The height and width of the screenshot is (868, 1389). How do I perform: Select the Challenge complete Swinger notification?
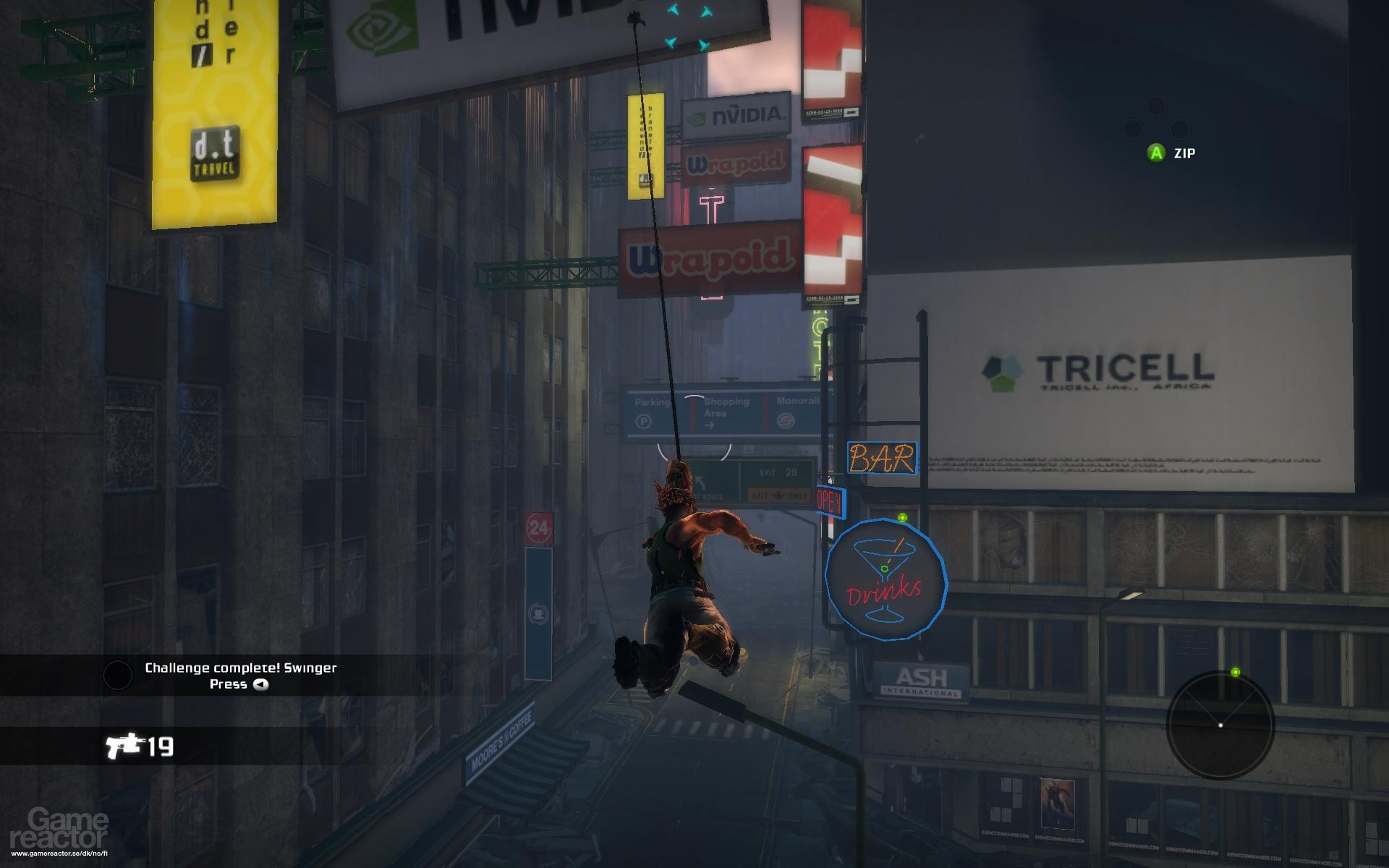pos(241,668)
